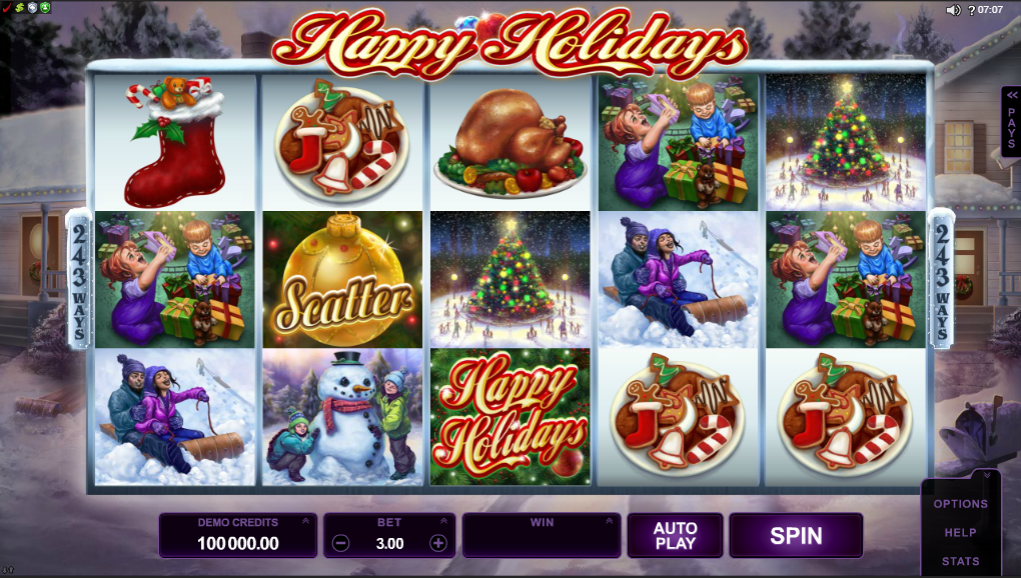This screenshot has width=1021, height=578.
Task: Start Auto Play mode
Action: click(675, 535)
